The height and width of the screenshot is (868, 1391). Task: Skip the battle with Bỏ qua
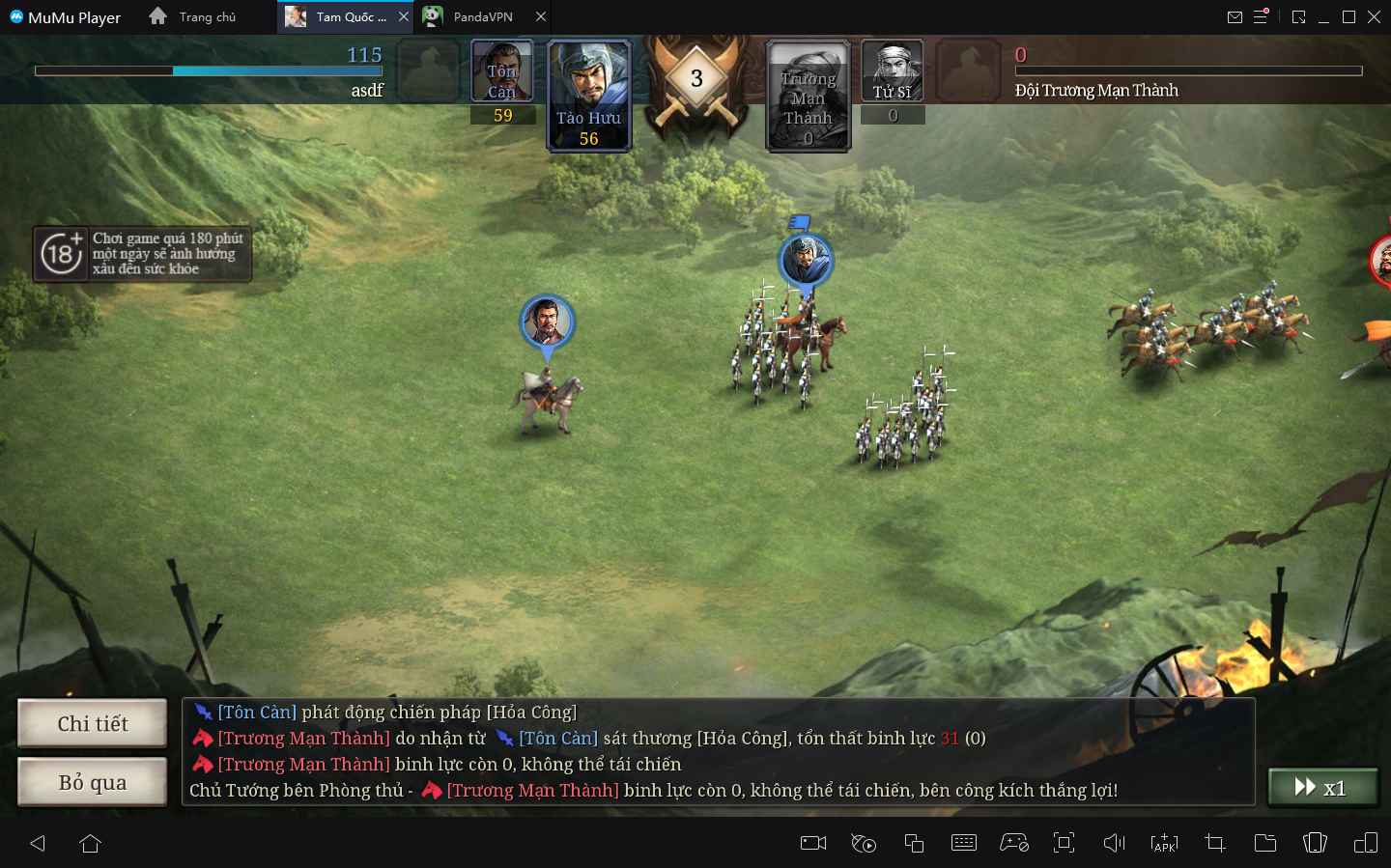[x=93, y=782]
